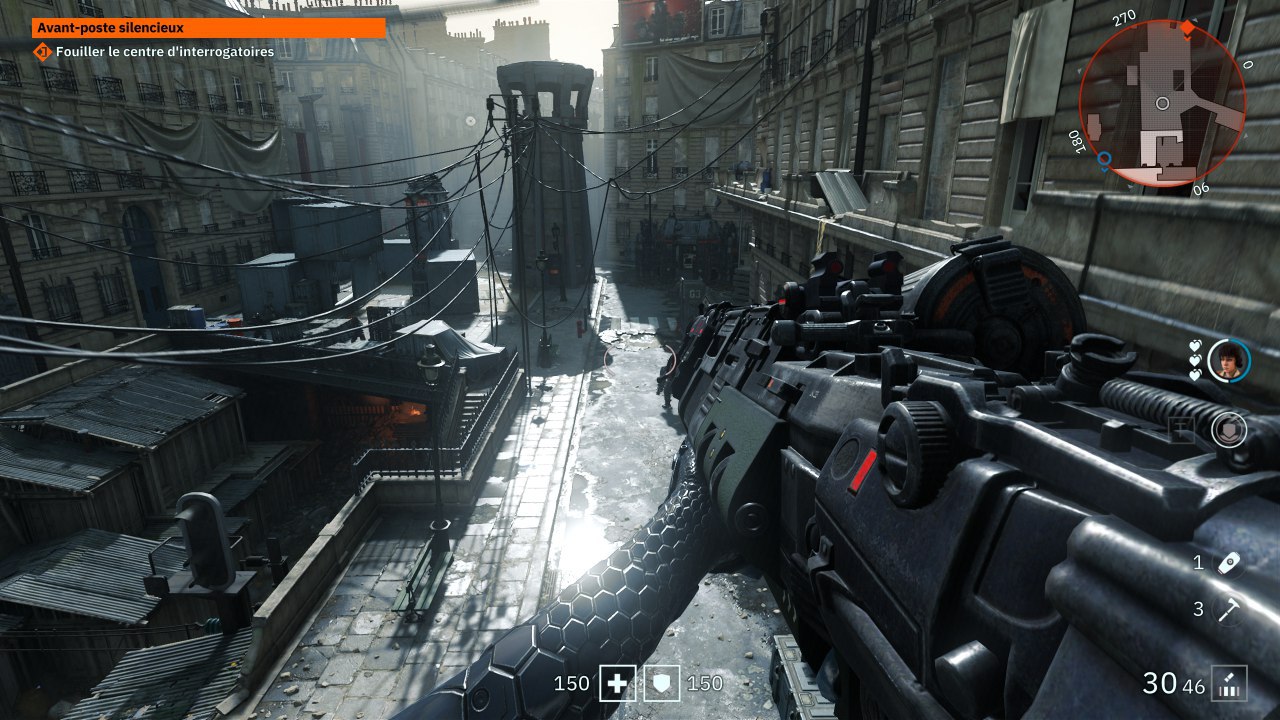The image size is (1280, 720).
Task: Click the health cross icon
Action: pyautogui.click(x=617, y=684)
